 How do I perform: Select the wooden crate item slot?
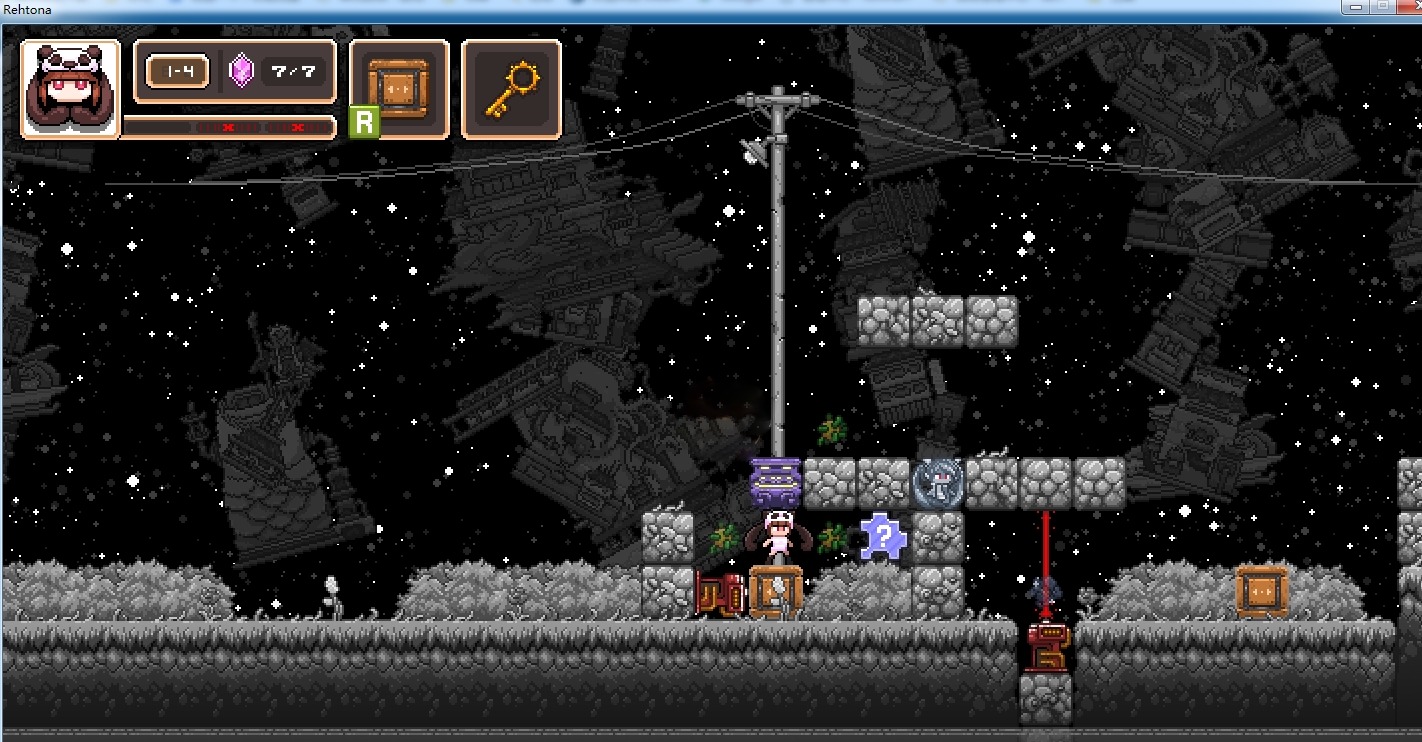pos(399,89)
